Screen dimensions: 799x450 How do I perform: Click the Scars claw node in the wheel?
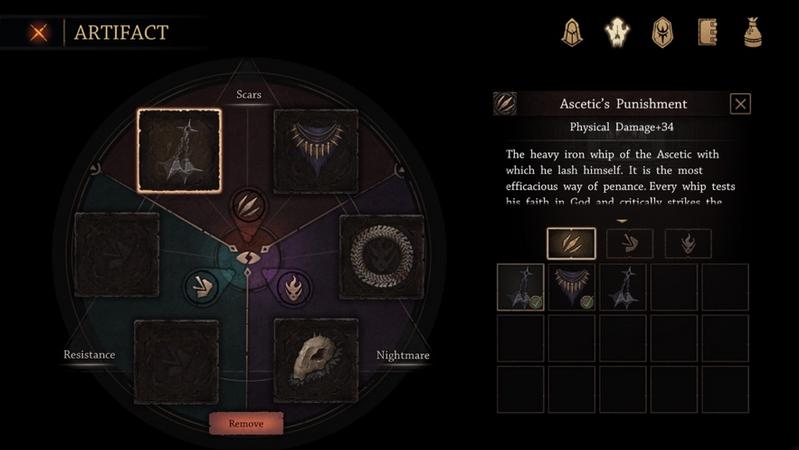coord(246,205)
